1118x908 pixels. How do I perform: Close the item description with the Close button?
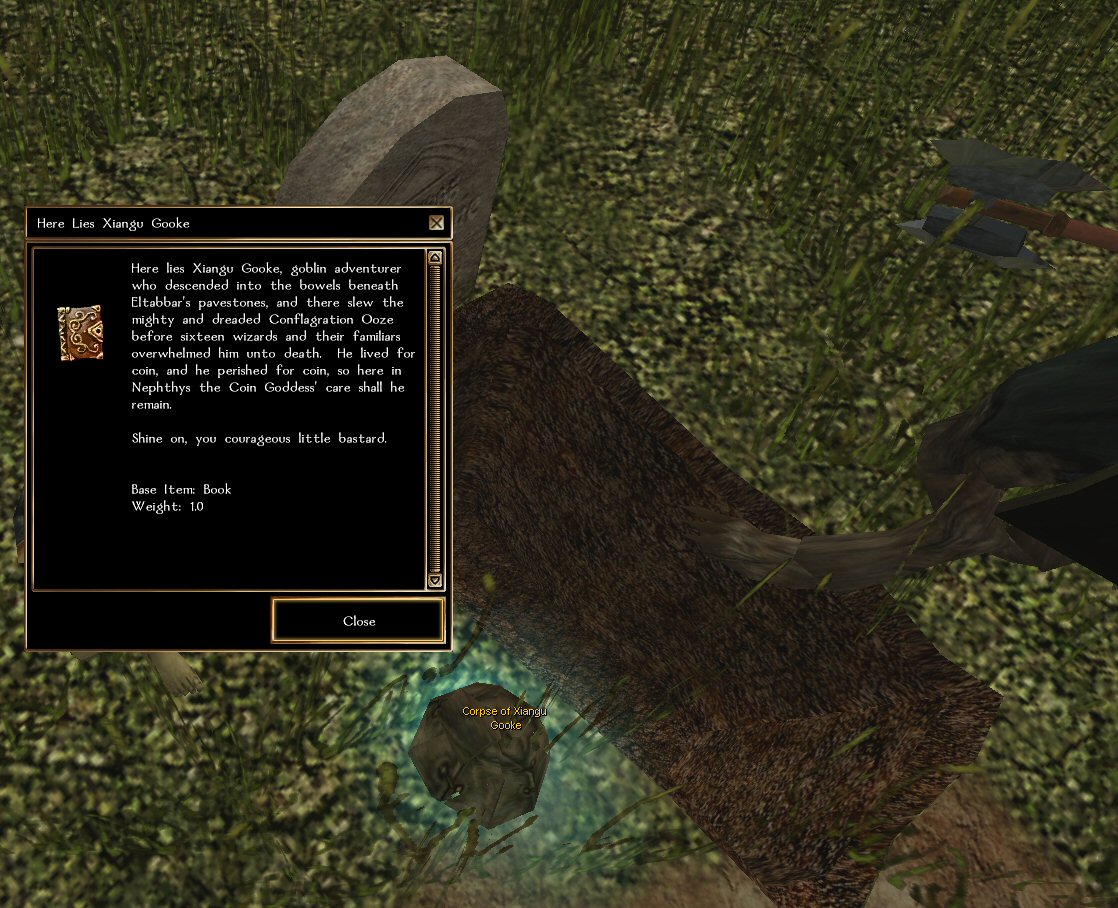pos(358,621)
